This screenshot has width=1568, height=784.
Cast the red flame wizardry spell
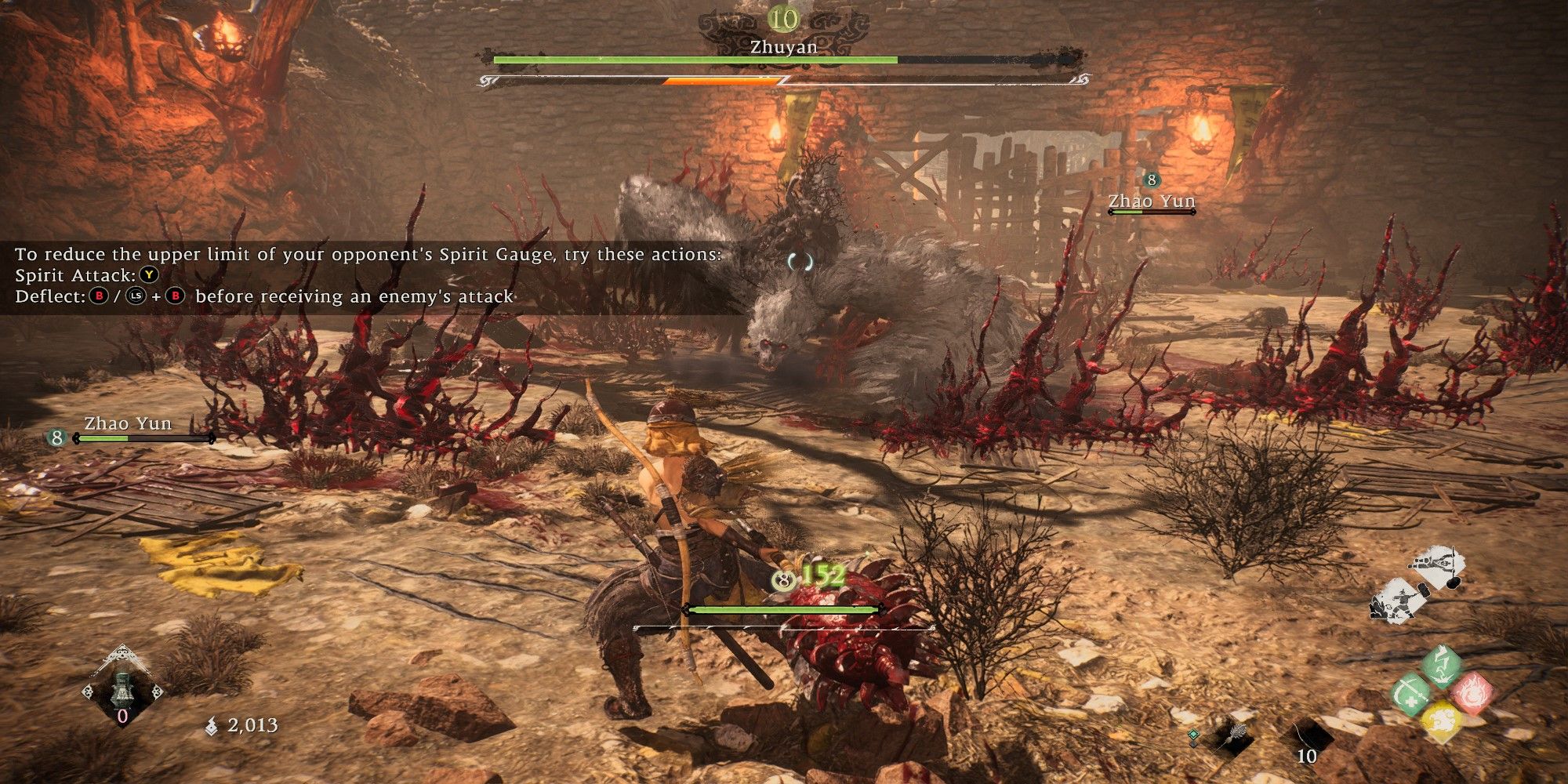click(x=1472, y=694)
